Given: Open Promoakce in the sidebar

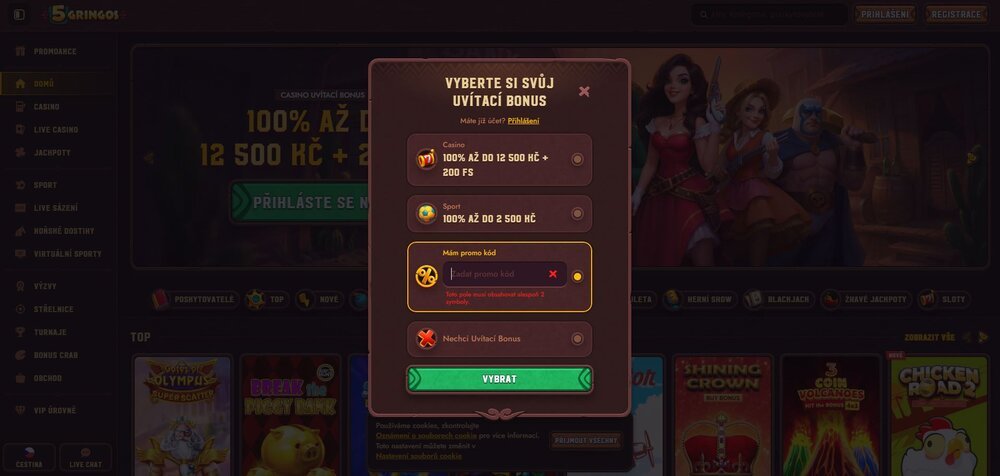Looking at the screenshot, I should click(x=55, y=52).
